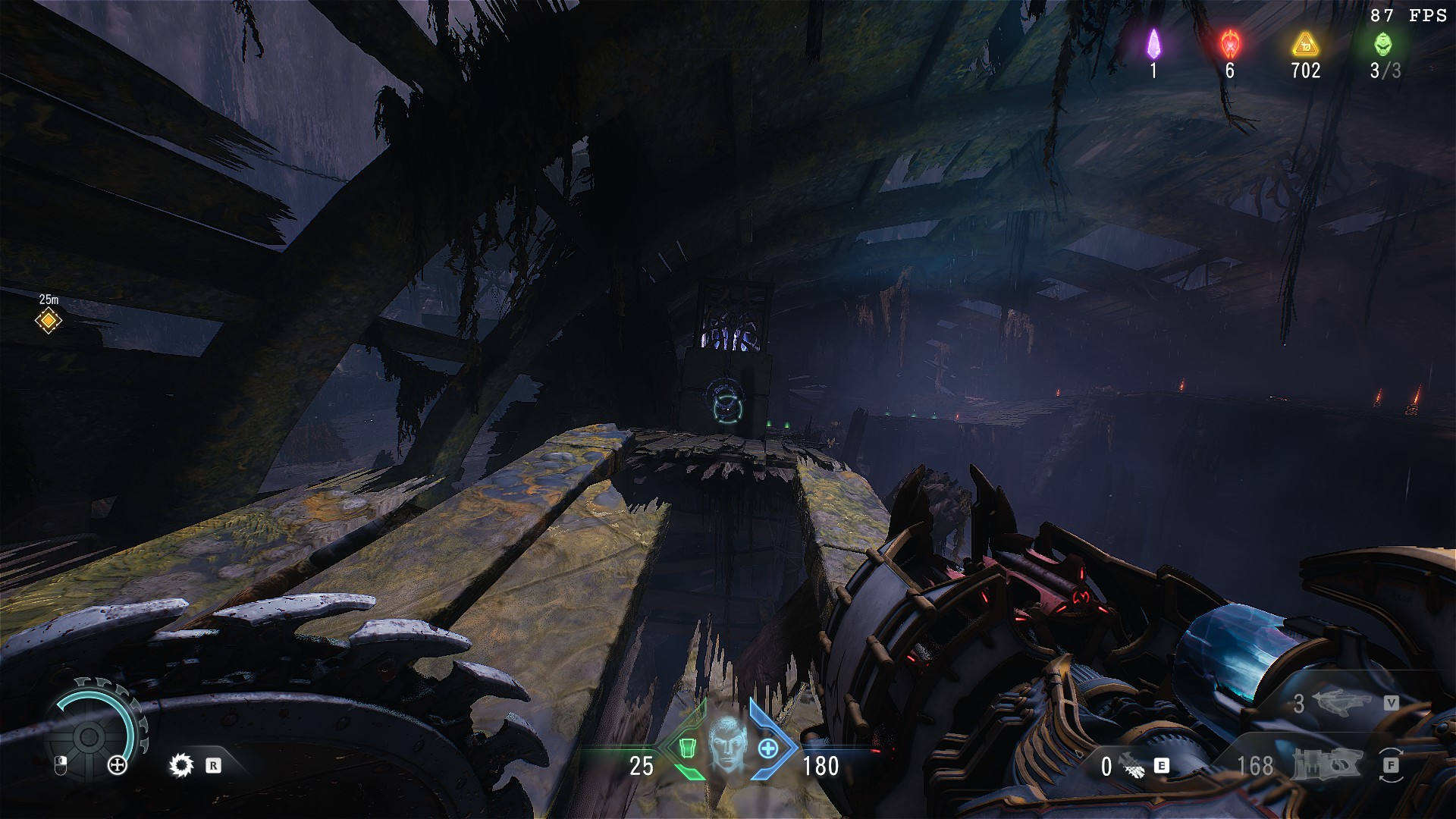Click the purple wraithstone crystal icon

point(1153,44)
